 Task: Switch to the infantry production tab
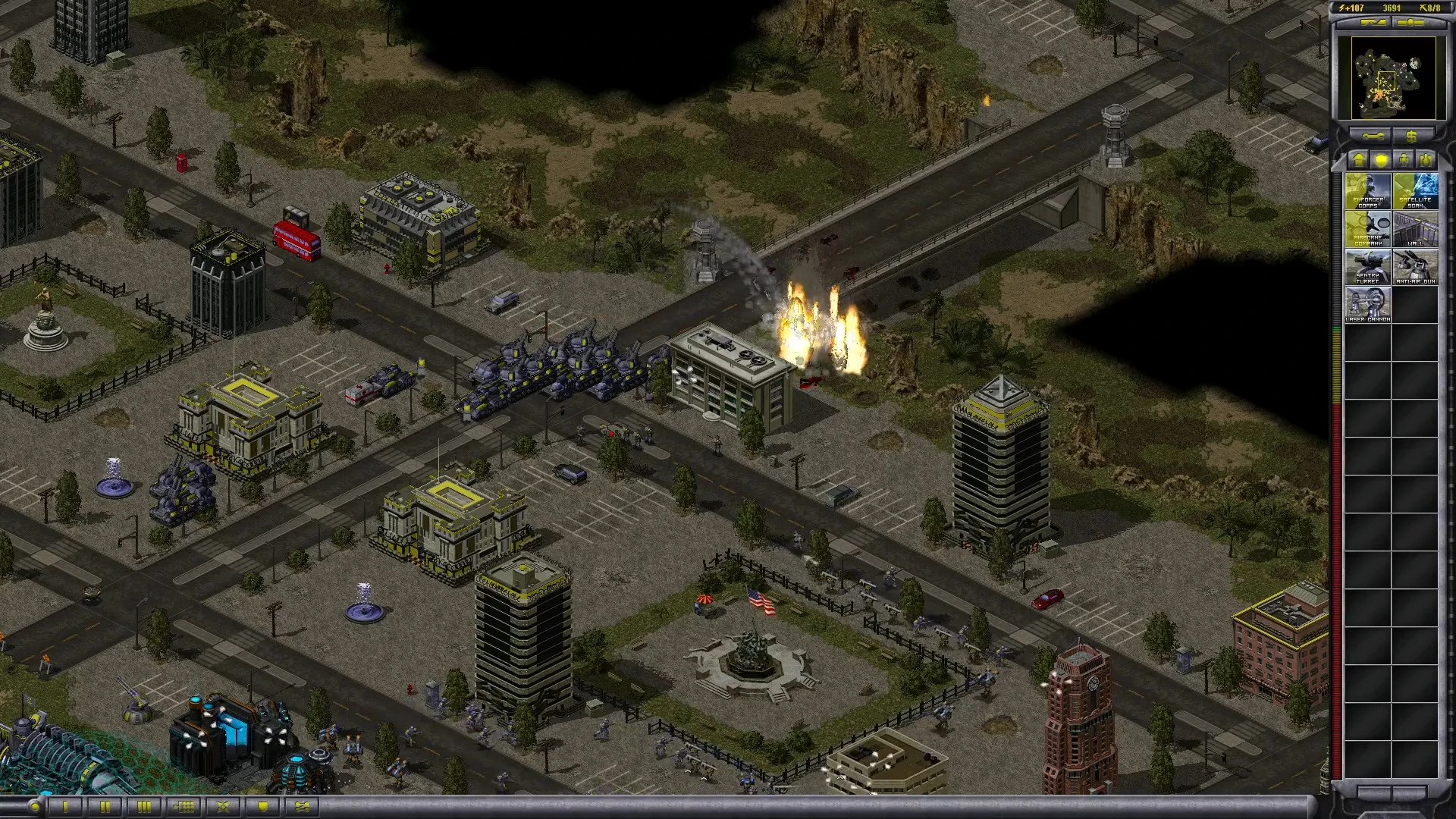(1404, 160)
